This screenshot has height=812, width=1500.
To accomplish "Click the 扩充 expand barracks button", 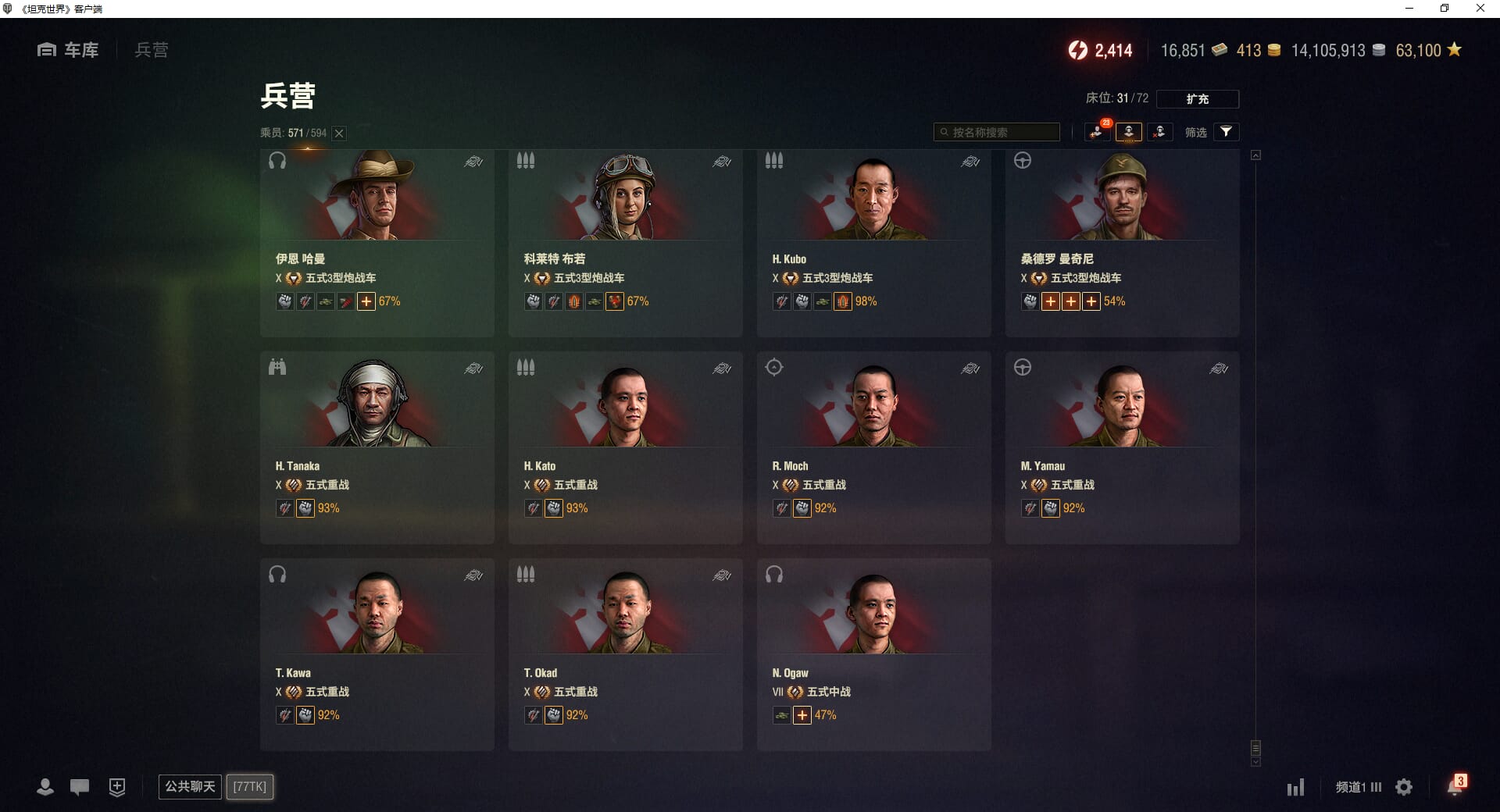I will pos(1197,99).
